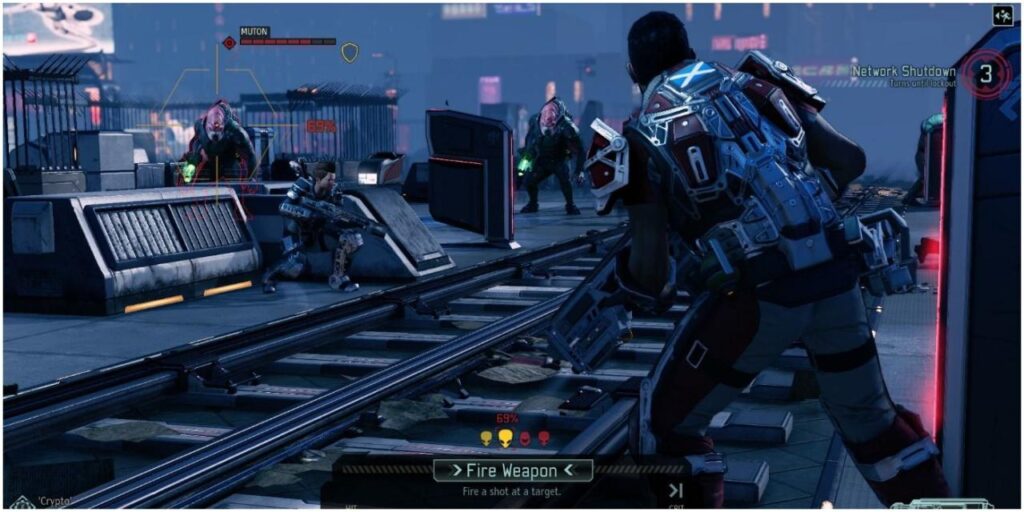Screen dimensions: 1024x512
Task: Click the running figure icon in the corner
Action: (x=1002, y=15)
